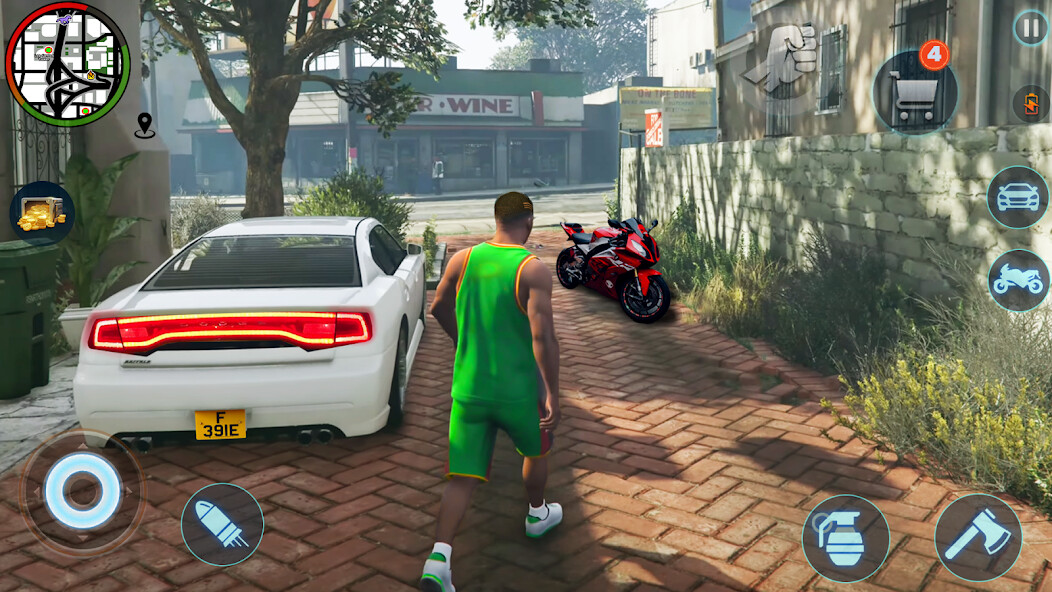Image resolution: width=1052 pixels, height=592 pixels.
Task: Use the fist punch button
Action: (x=785, y=60)
